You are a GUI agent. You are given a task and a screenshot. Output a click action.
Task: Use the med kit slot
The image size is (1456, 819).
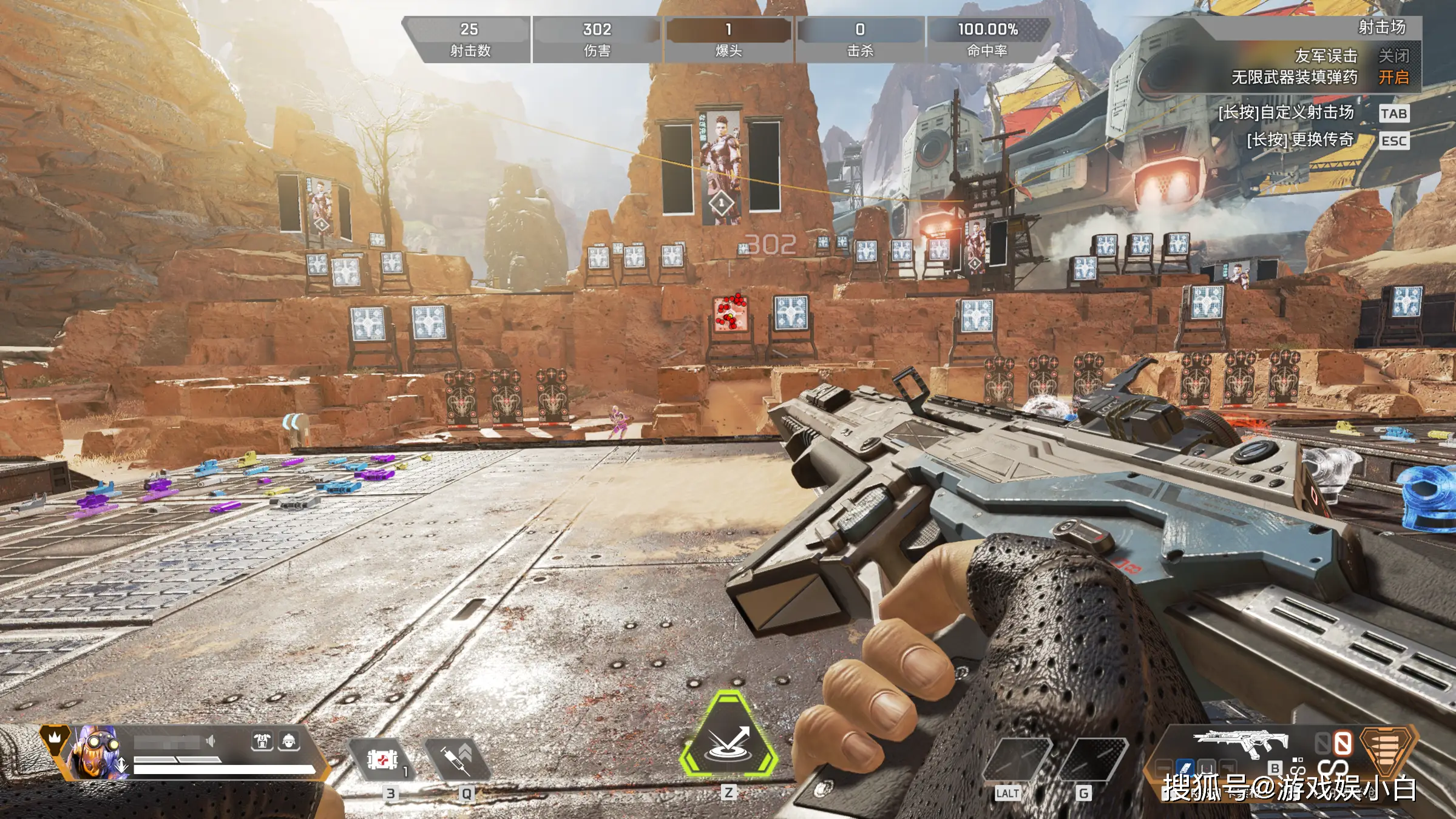tap(381, 759)
